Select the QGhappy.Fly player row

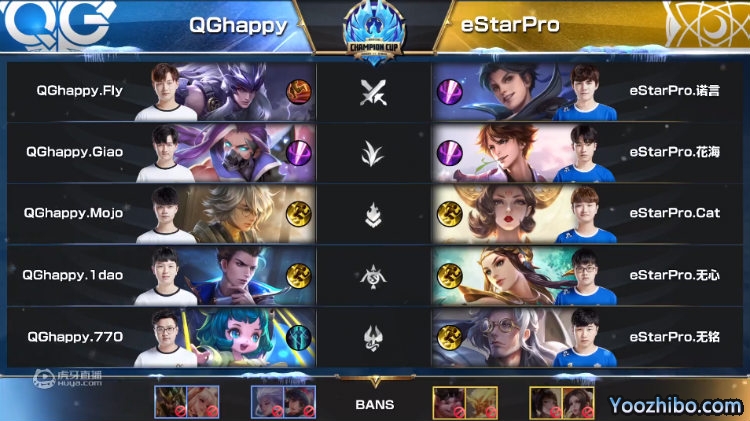pyautogui.click(x=160, y=91)
